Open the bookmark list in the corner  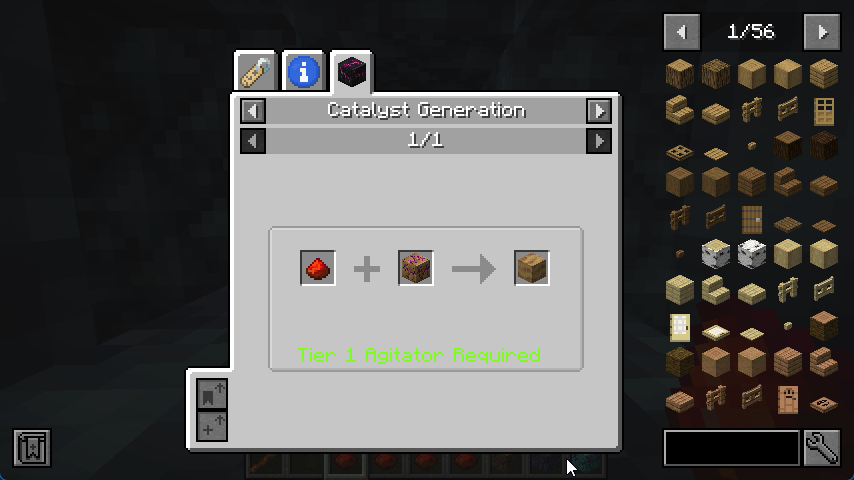32,448
